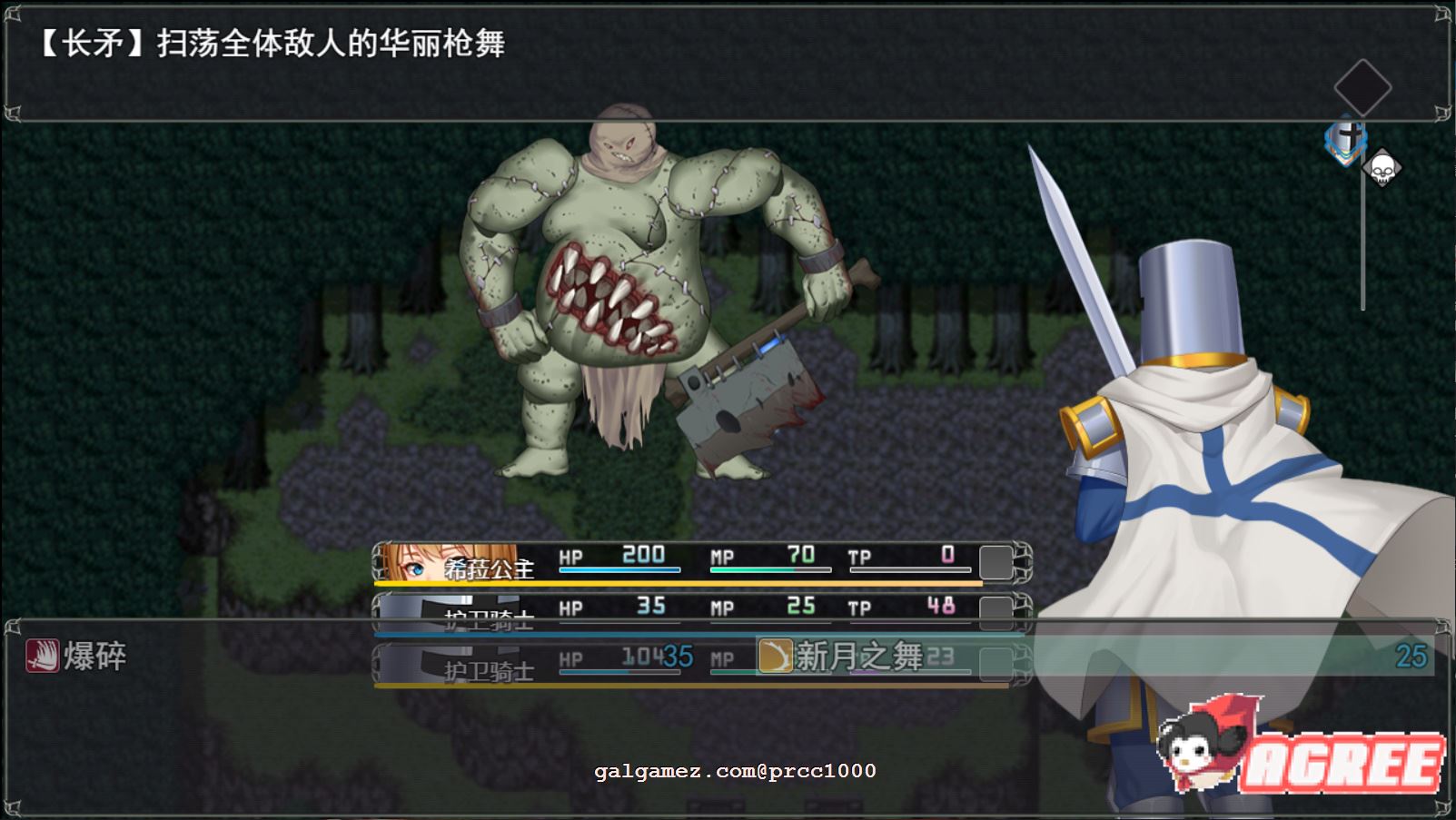Select the 新月之舞 crescent moon skill icon
Image resolution: width=1456 pixels, height=820 pixels.
777,654
